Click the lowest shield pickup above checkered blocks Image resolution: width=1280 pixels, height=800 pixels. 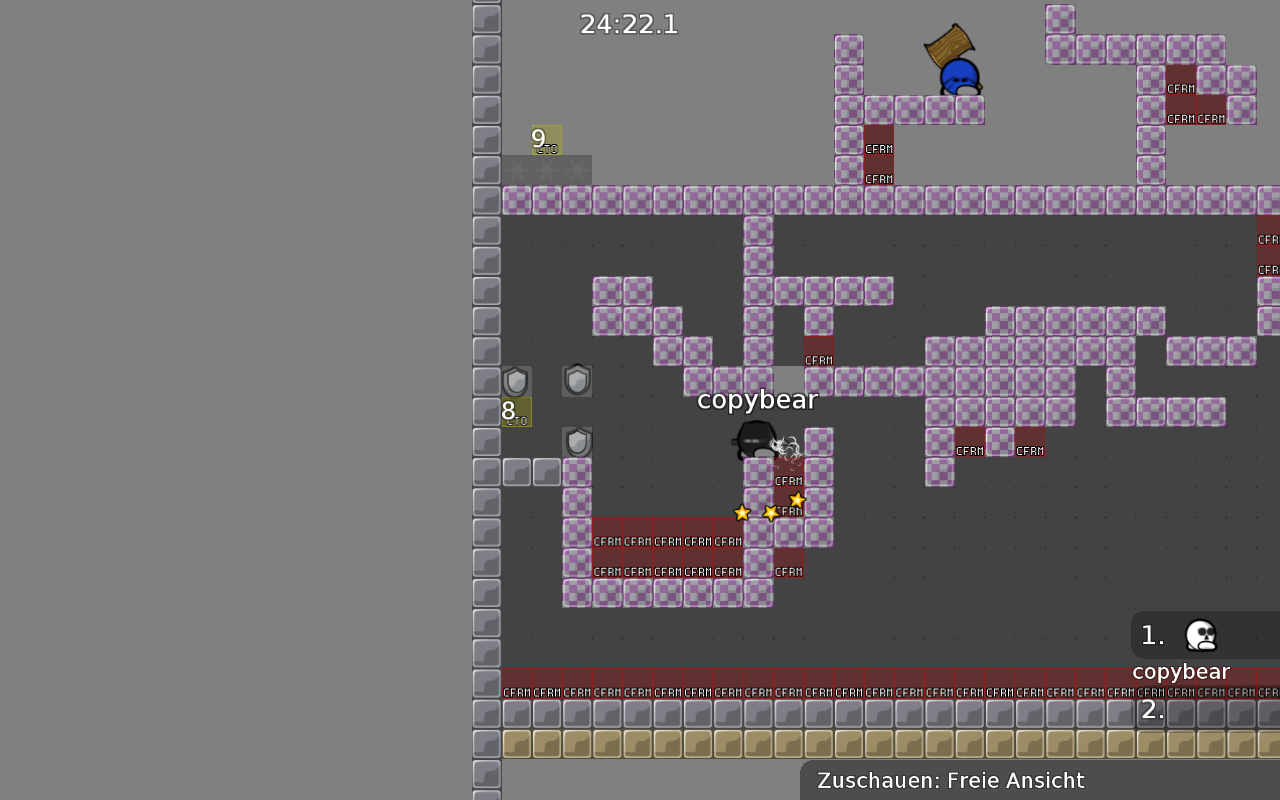[578, 441]
